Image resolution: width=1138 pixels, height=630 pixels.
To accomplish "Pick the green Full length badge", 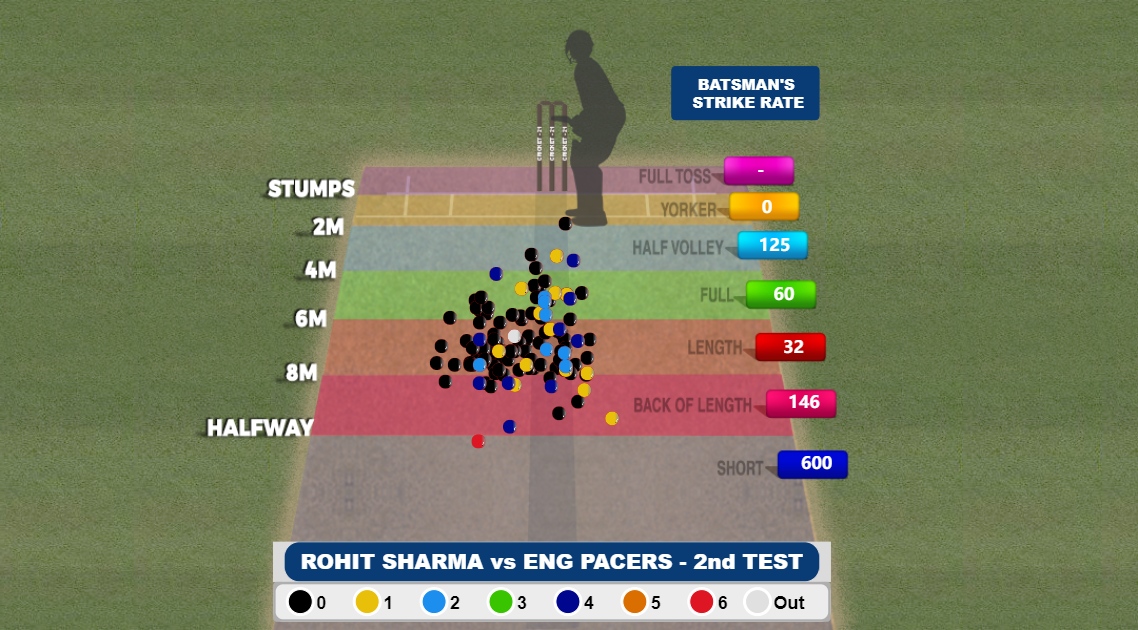I will click(782, 295).
